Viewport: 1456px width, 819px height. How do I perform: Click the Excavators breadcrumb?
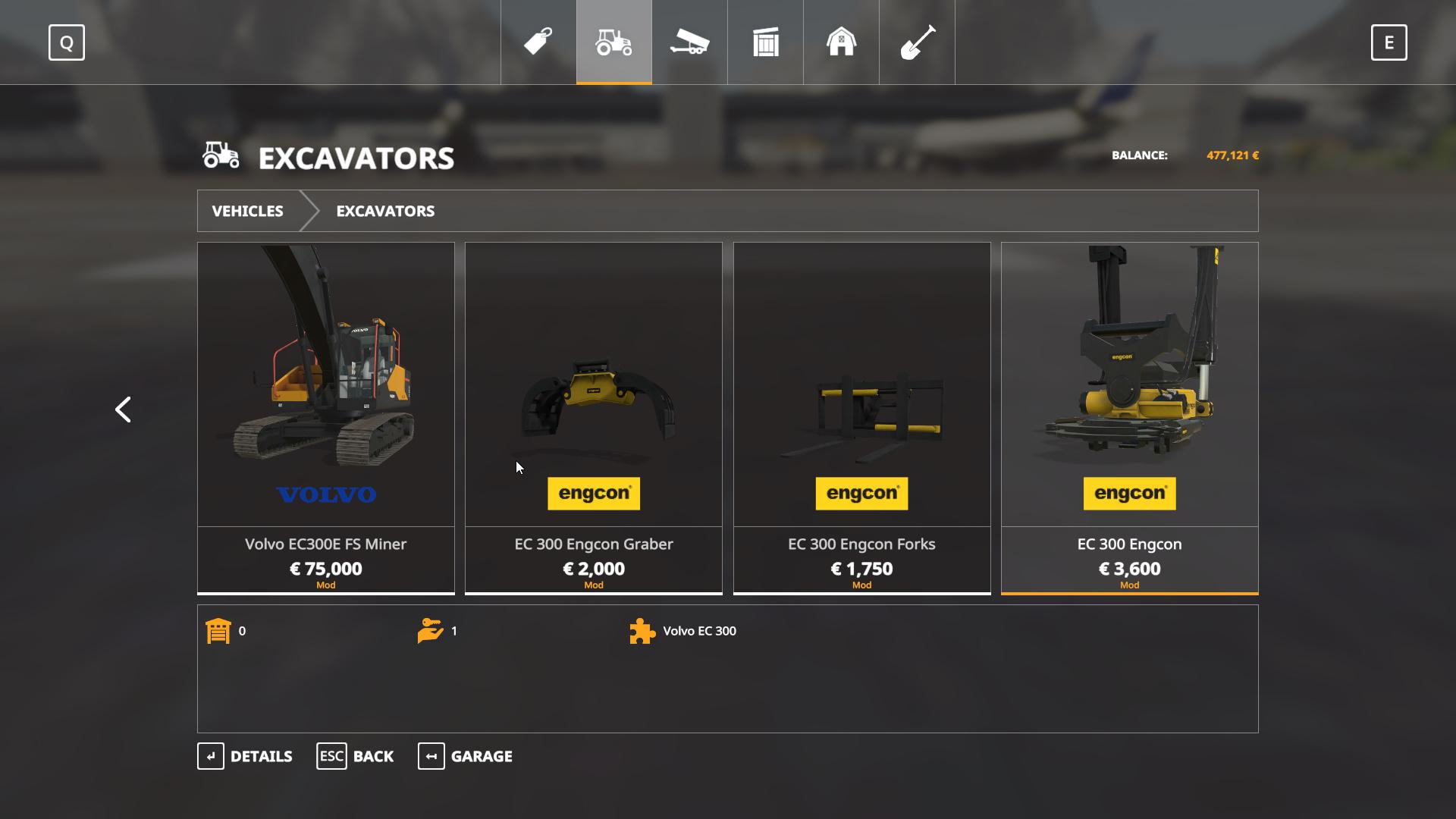click(385, 211)
